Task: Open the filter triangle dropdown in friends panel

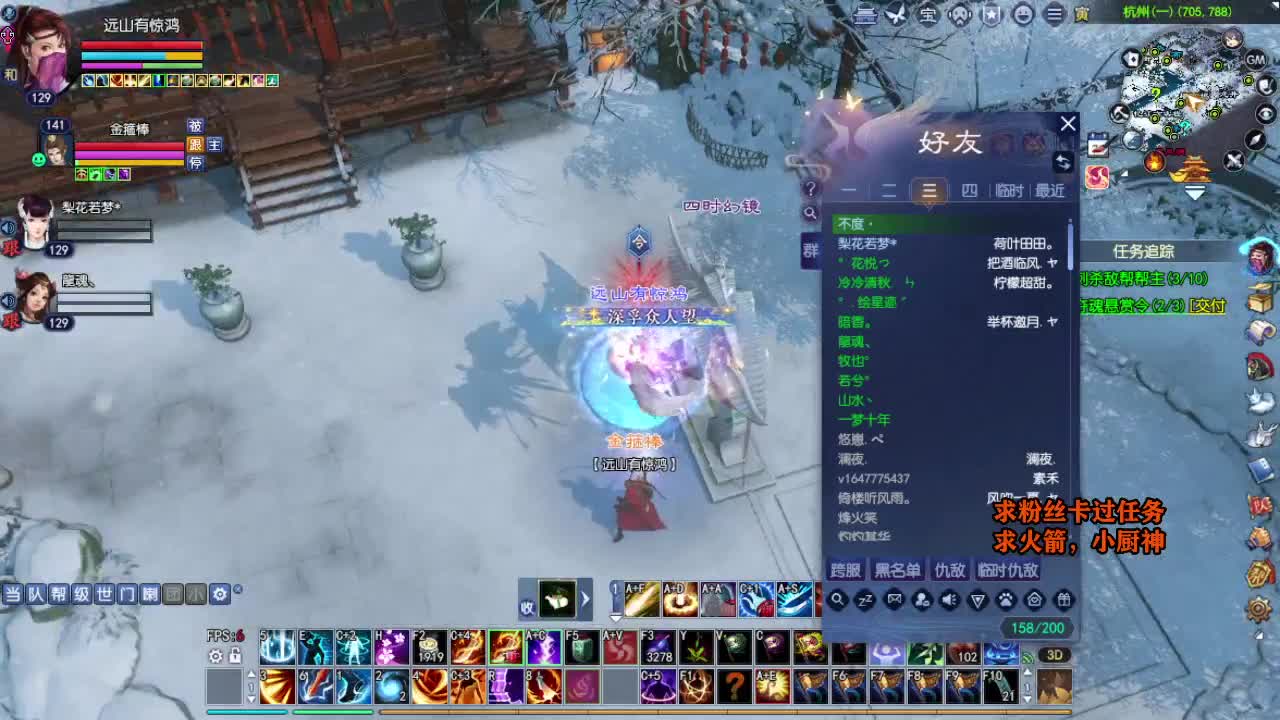Action: coord(975,600)
